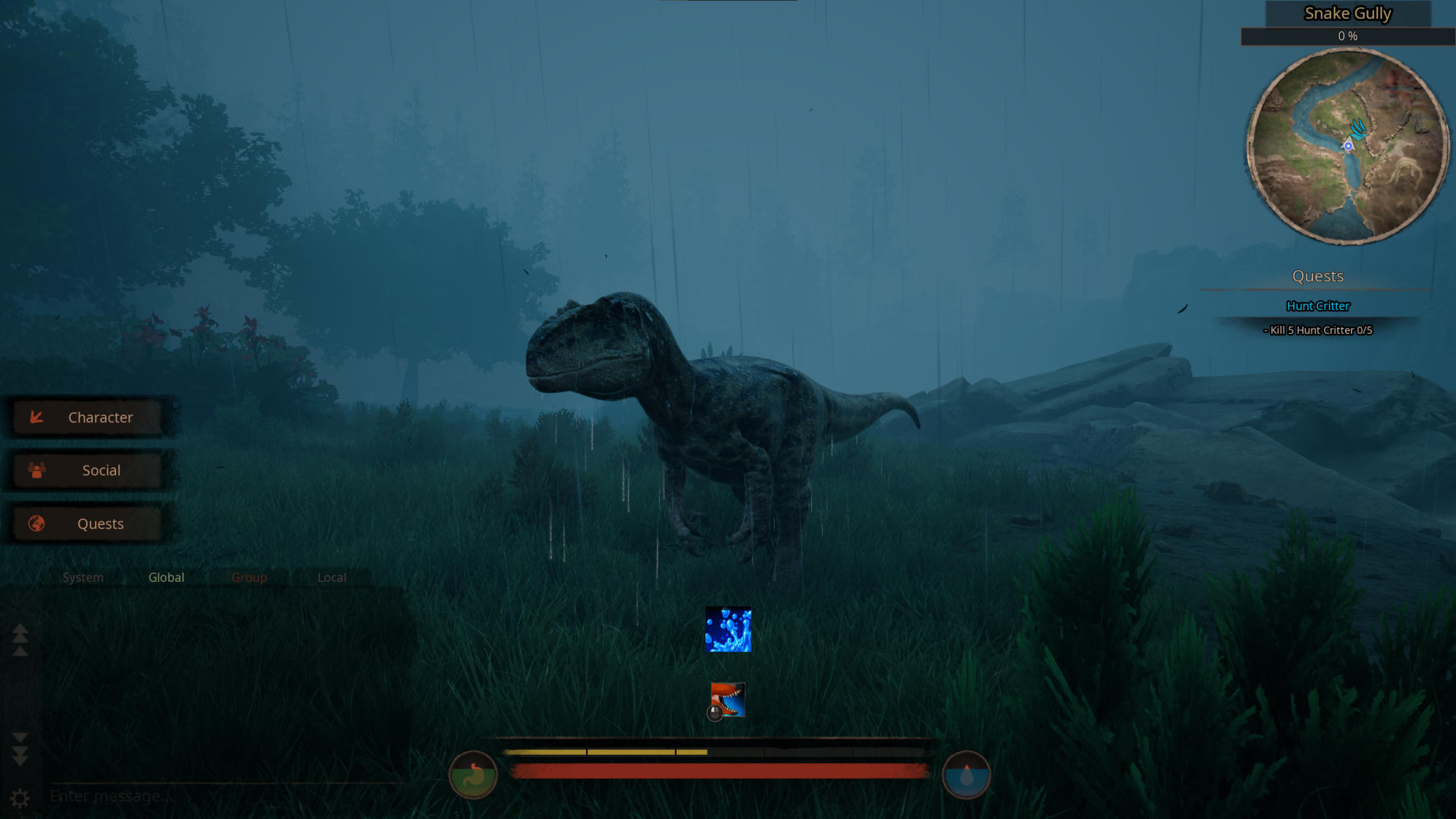Switch to the Local chat tab

[331, 577]
